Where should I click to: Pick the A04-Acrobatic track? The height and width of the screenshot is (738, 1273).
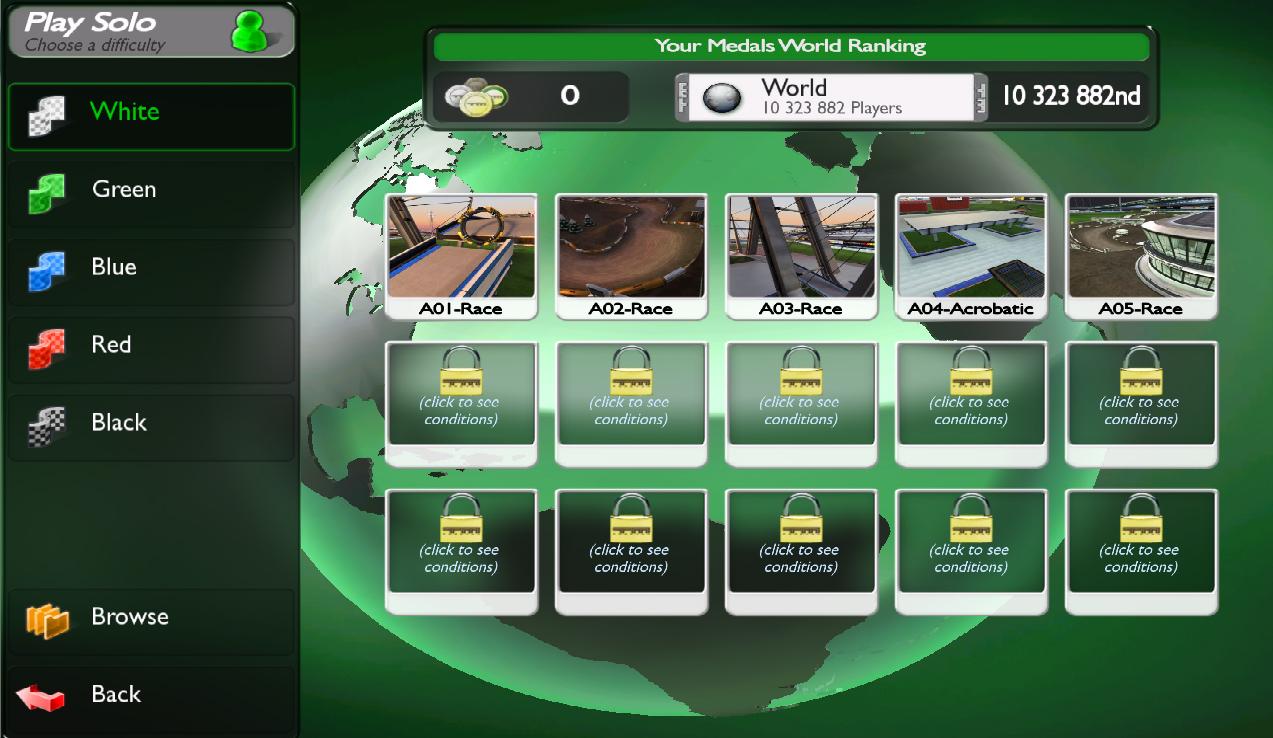click(971, 255)
